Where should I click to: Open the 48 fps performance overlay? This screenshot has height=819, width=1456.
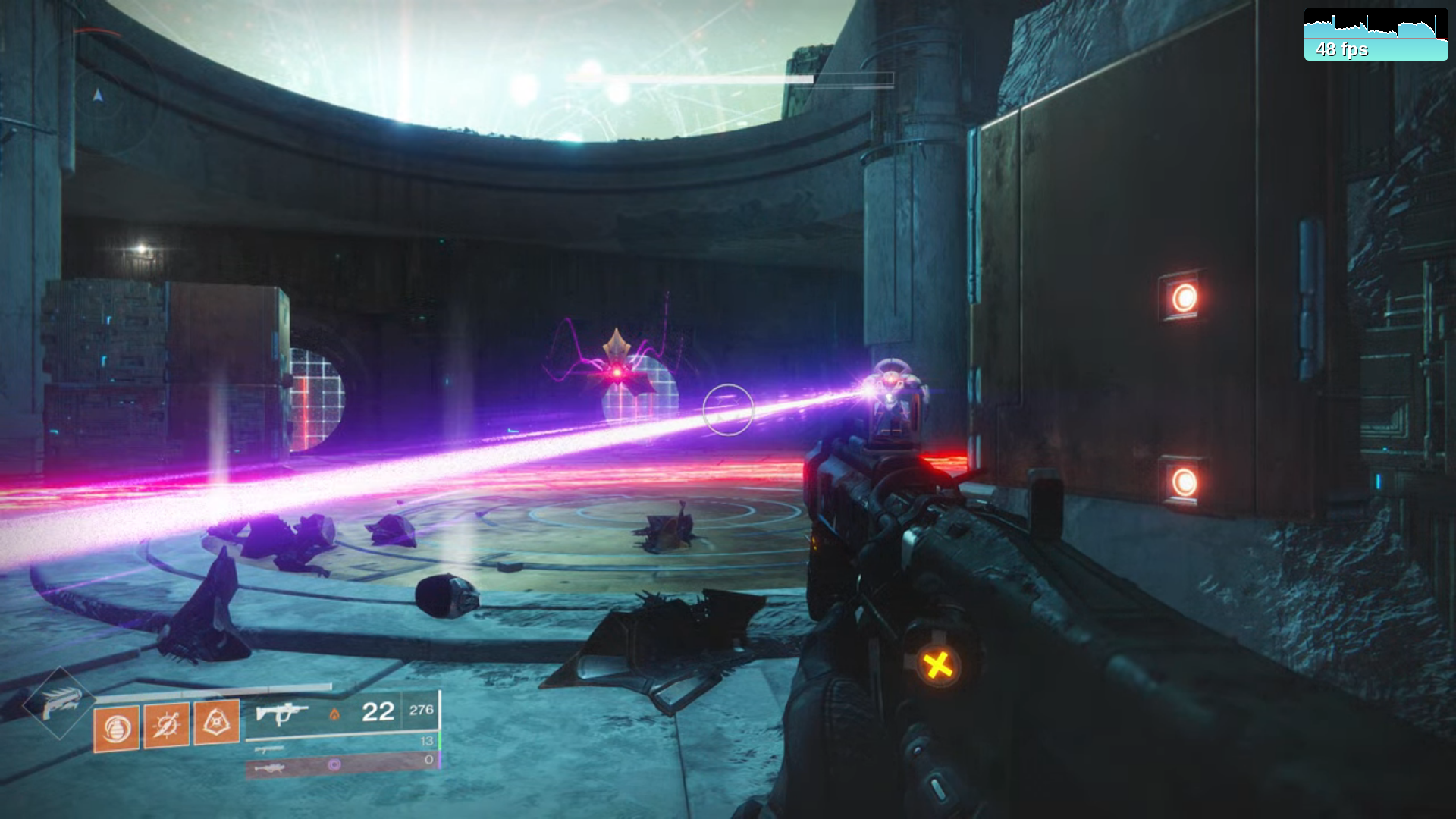pyautogui.click(x=1376, y=35)
